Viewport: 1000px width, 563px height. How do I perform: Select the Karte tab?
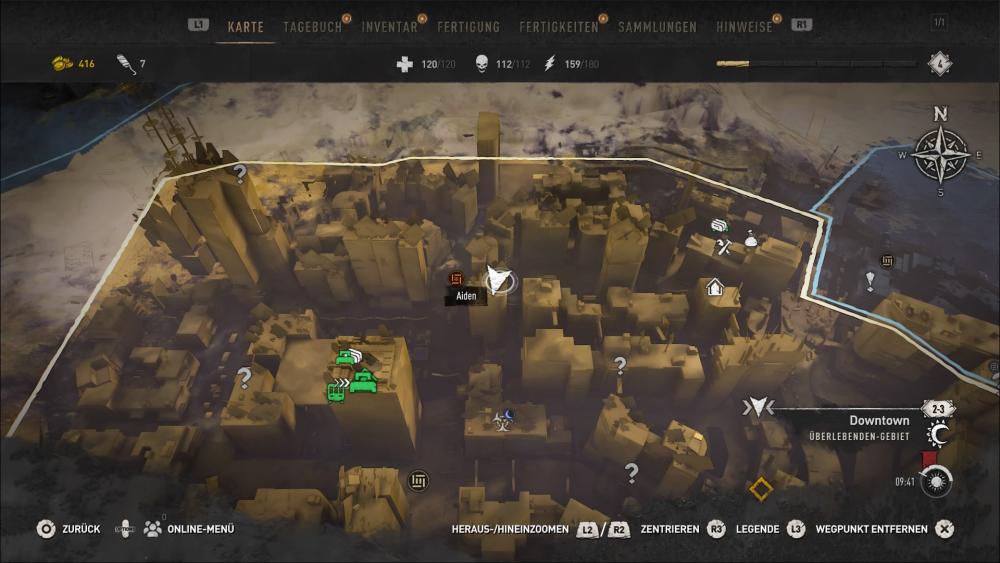click(x=245, y=27)
